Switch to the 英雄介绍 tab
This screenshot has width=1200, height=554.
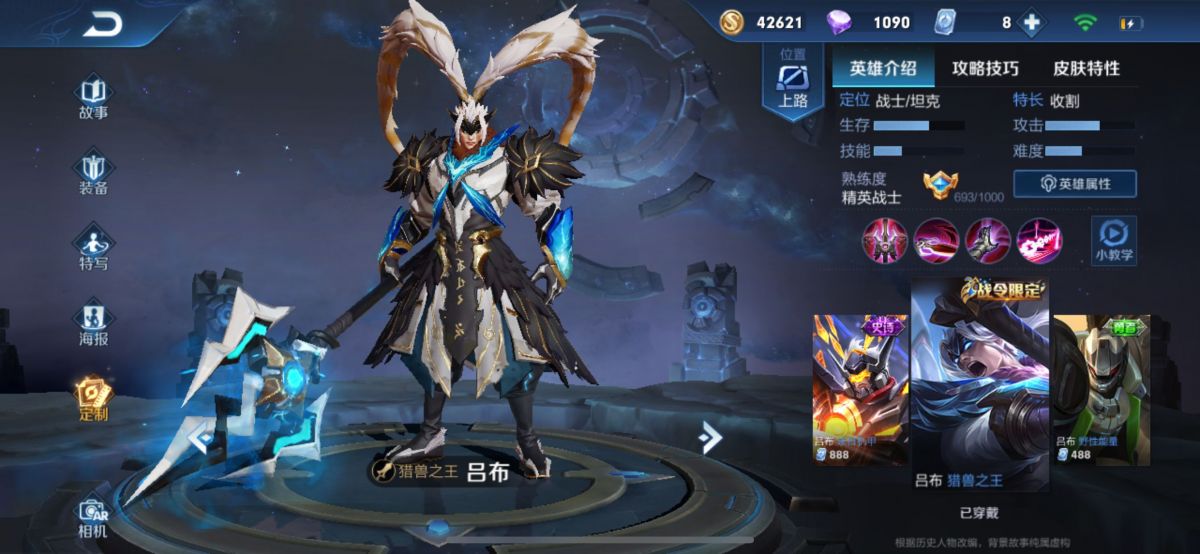pos(883,68)
